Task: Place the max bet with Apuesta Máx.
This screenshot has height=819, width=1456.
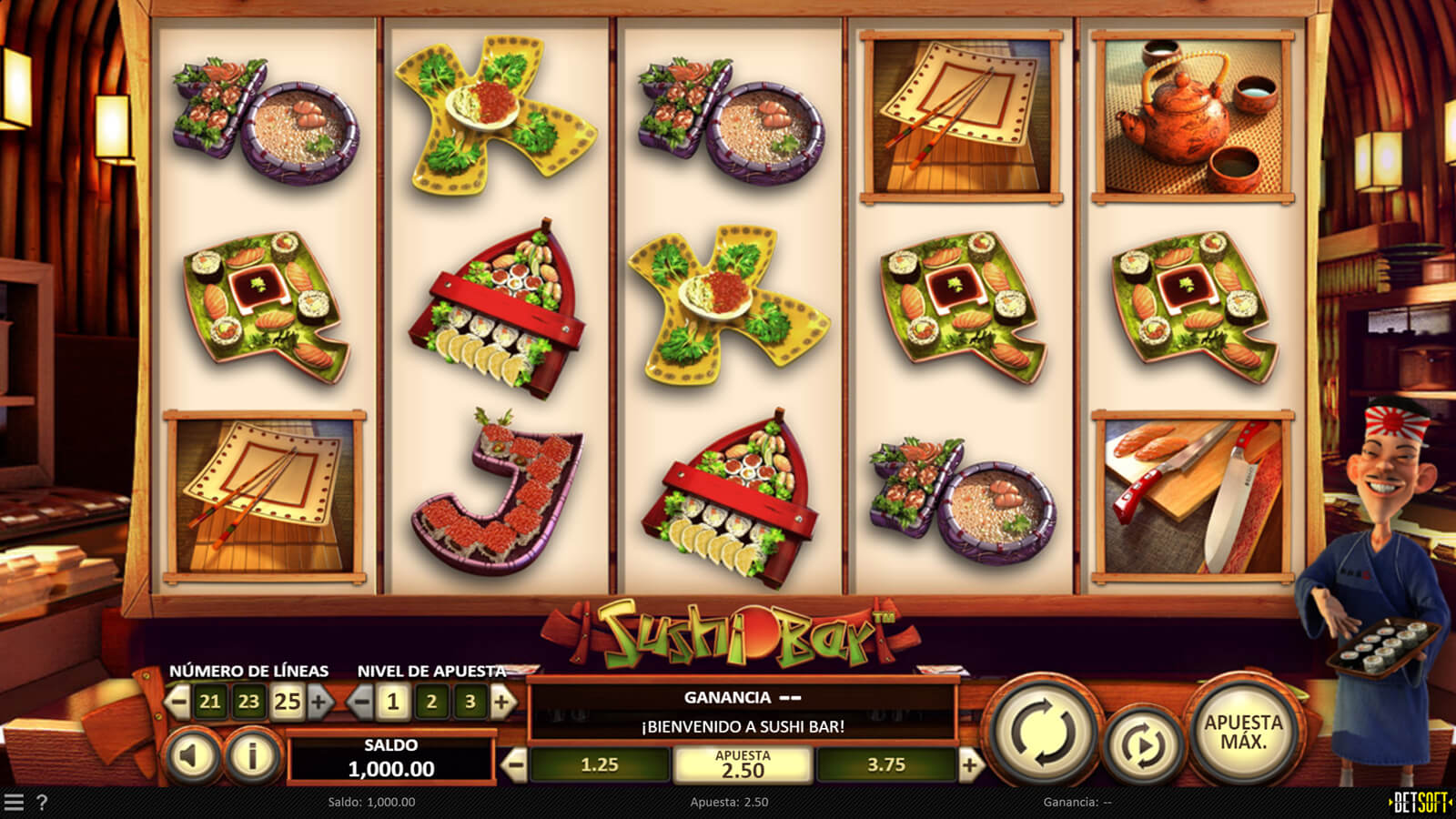Action: click(1243, 732)
